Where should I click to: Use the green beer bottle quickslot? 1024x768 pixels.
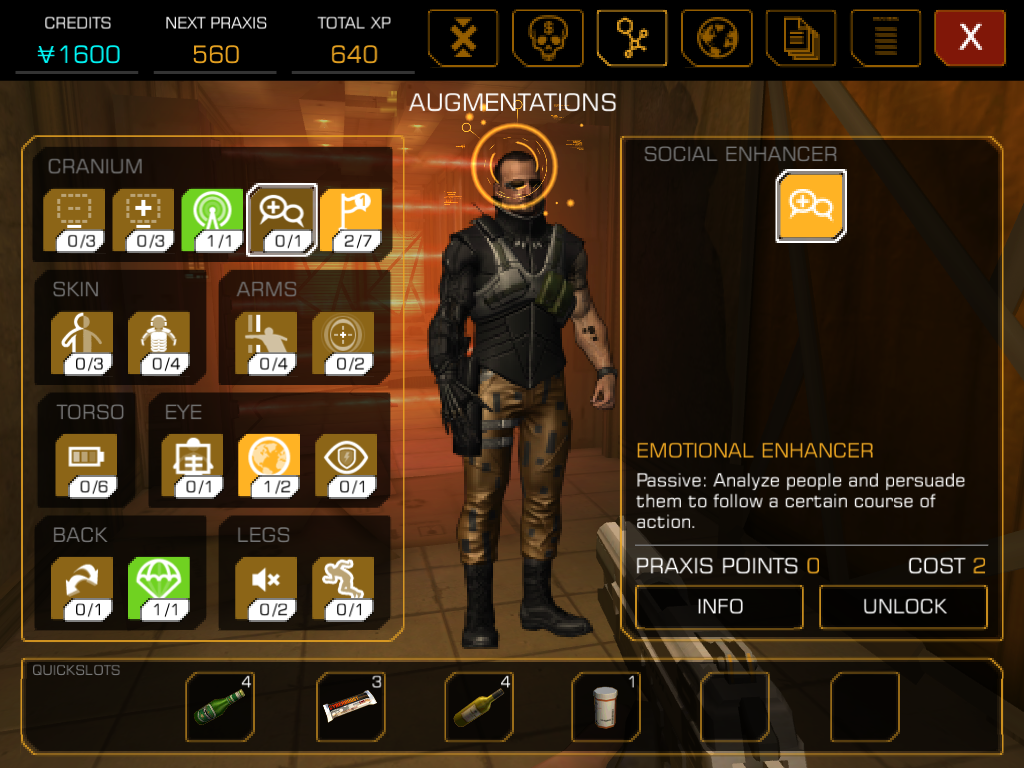tap(221, 705)
